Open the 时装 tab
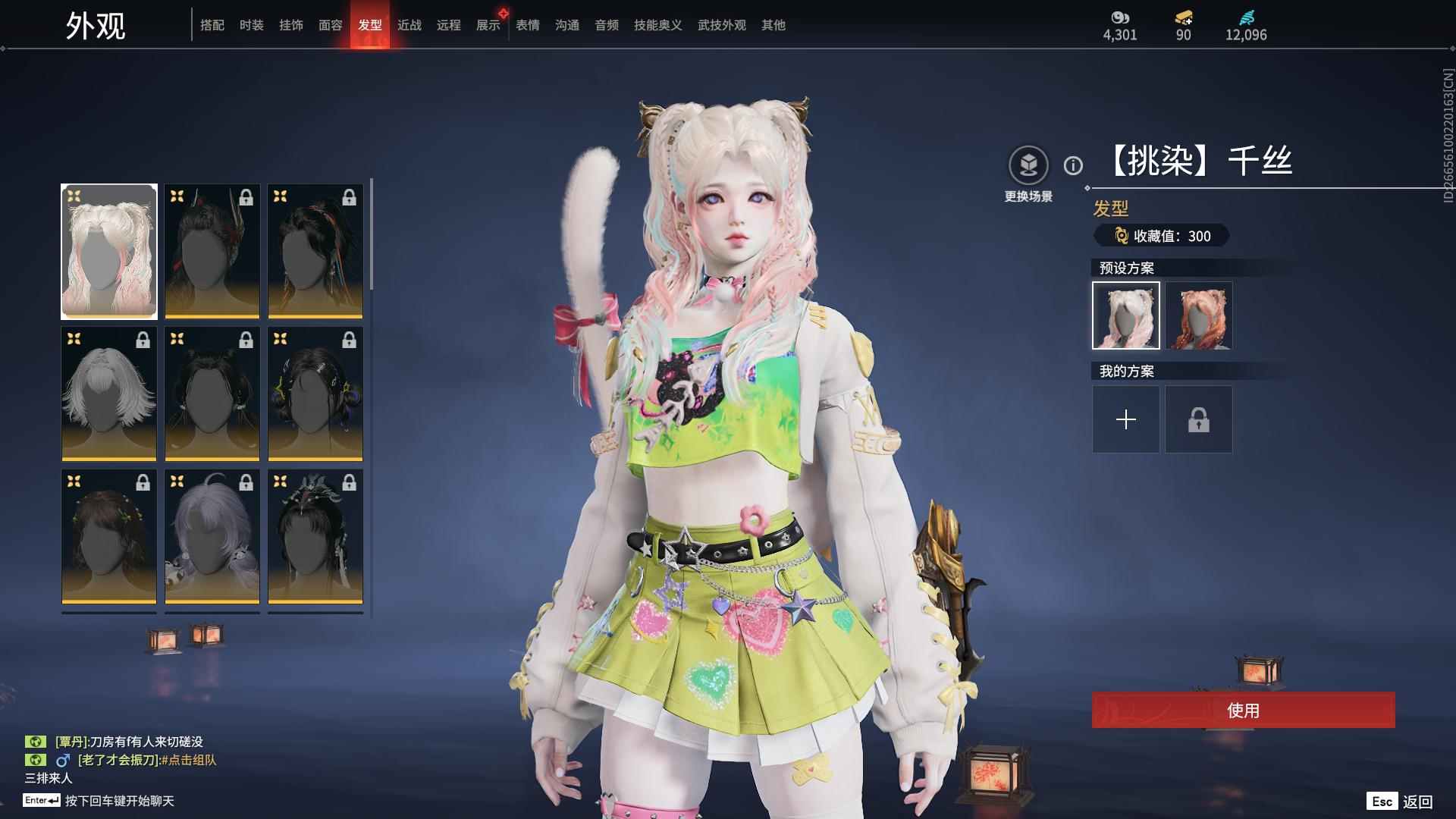 click(x=252, y=25)
